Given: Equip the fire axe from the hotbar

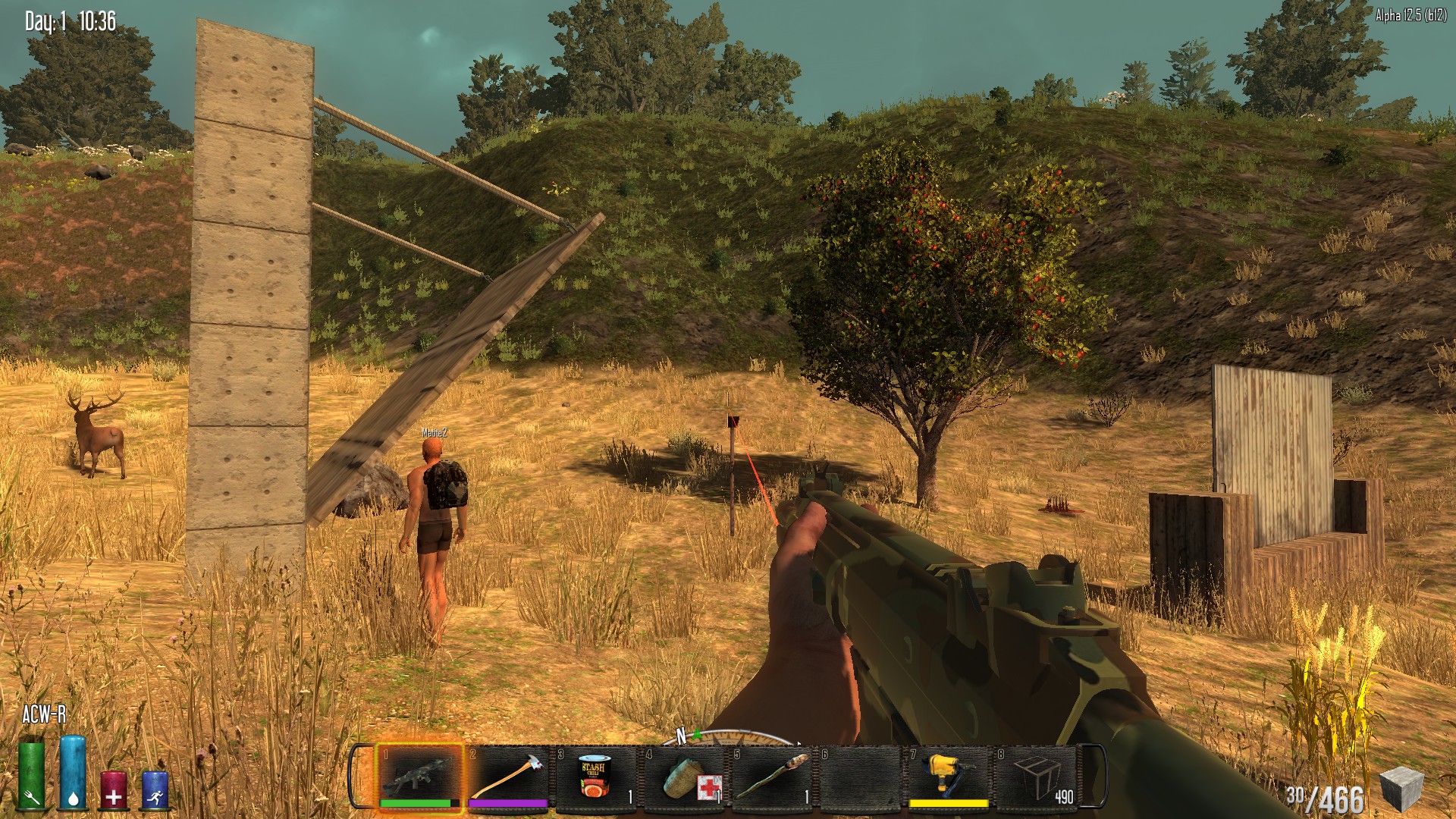Looking at the screenshot, I should click(507, 777).
